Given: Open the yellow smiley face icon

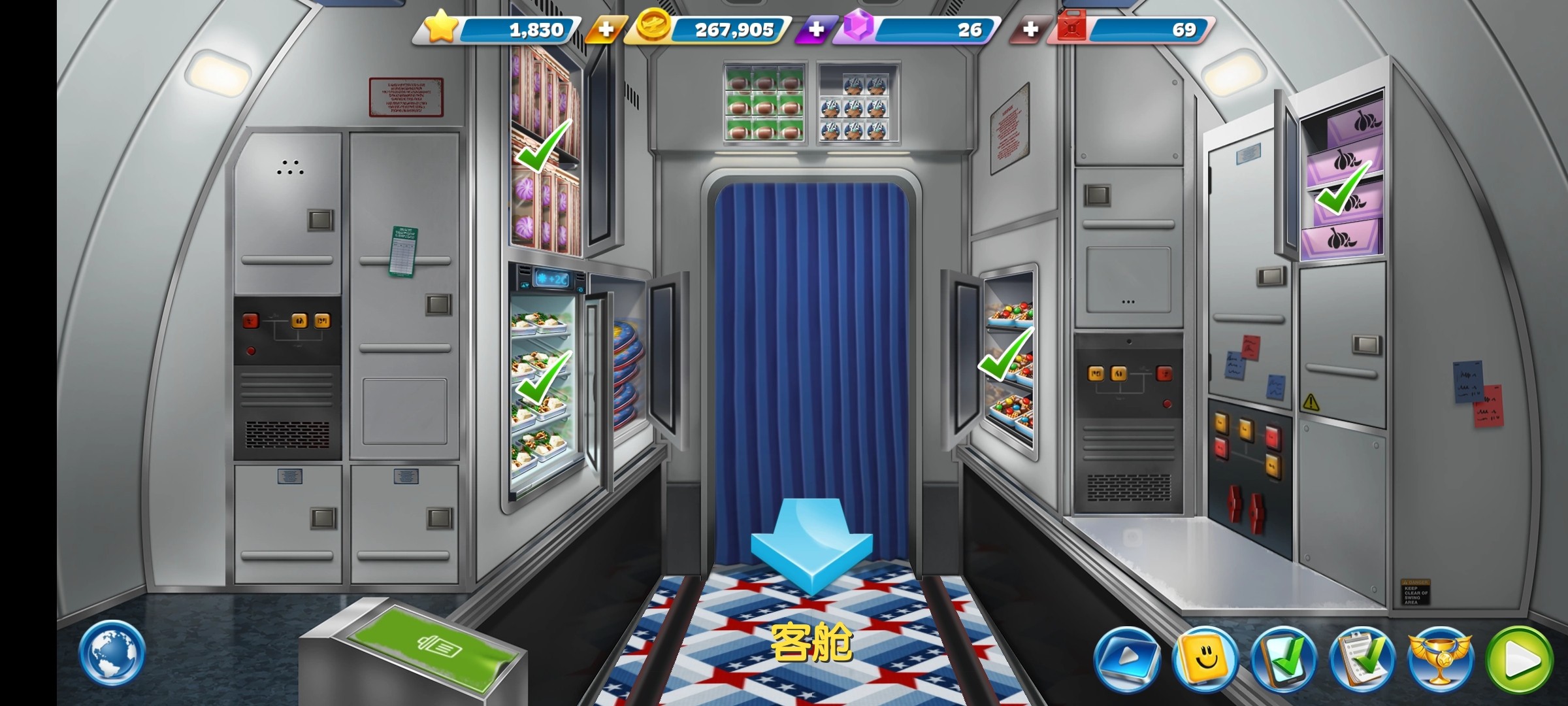Looking at the screenshot, I should (1205, 659).
